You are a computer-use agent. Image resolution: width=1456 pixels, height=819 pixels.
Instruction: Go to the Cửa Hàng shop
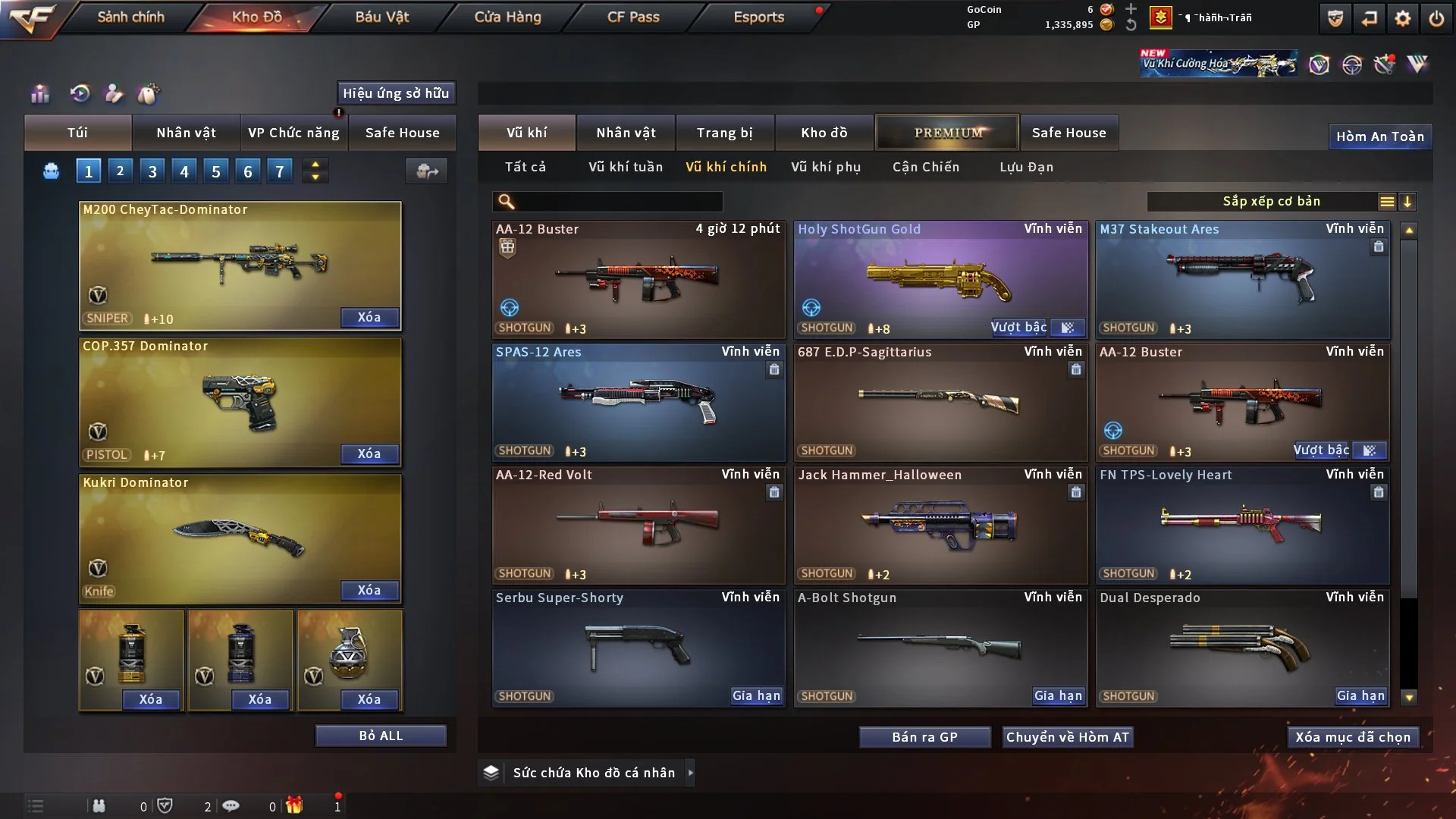point(507,17)
